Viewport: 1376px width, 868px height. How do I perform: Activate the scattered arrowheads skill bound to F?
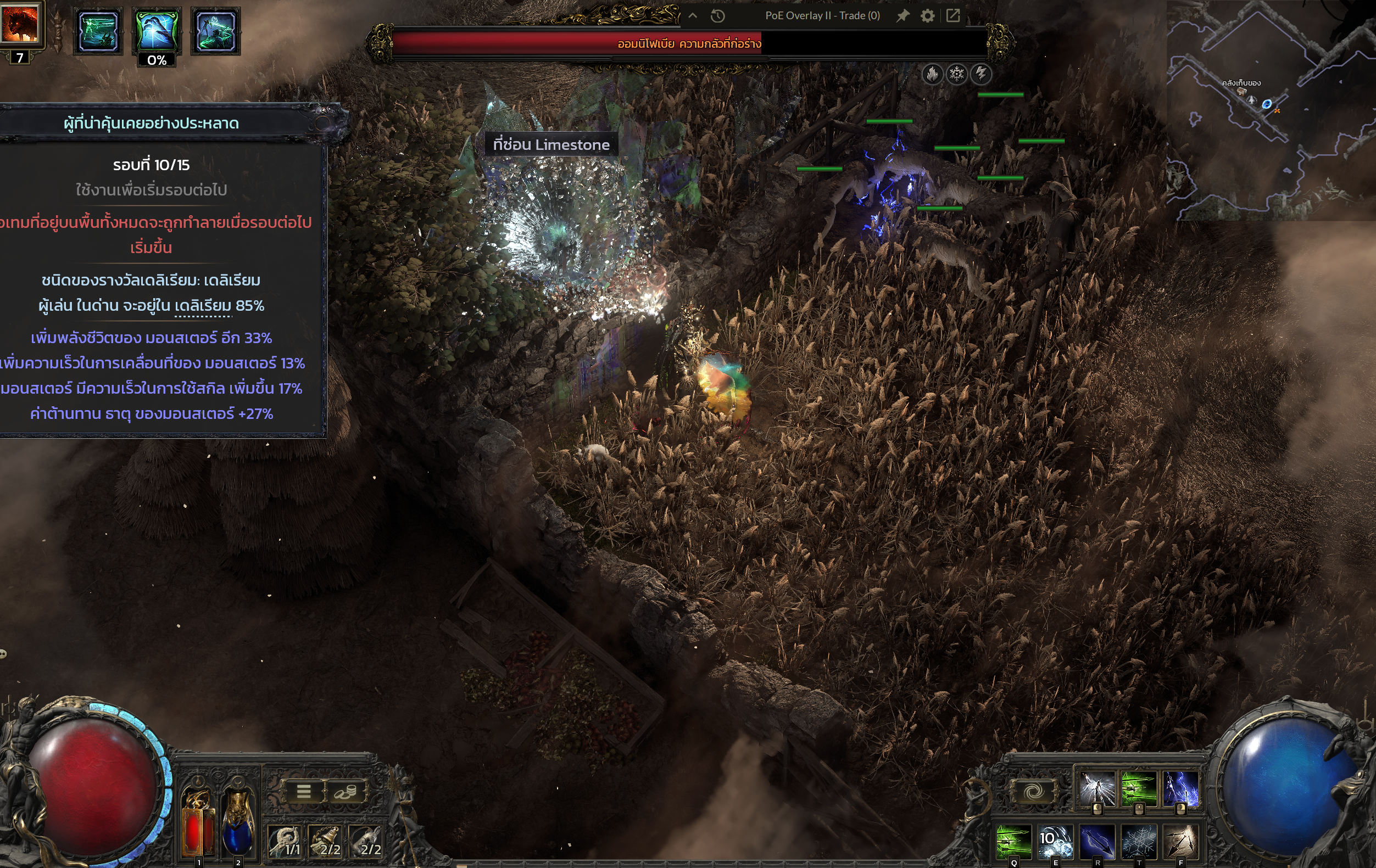(1180, 841)
